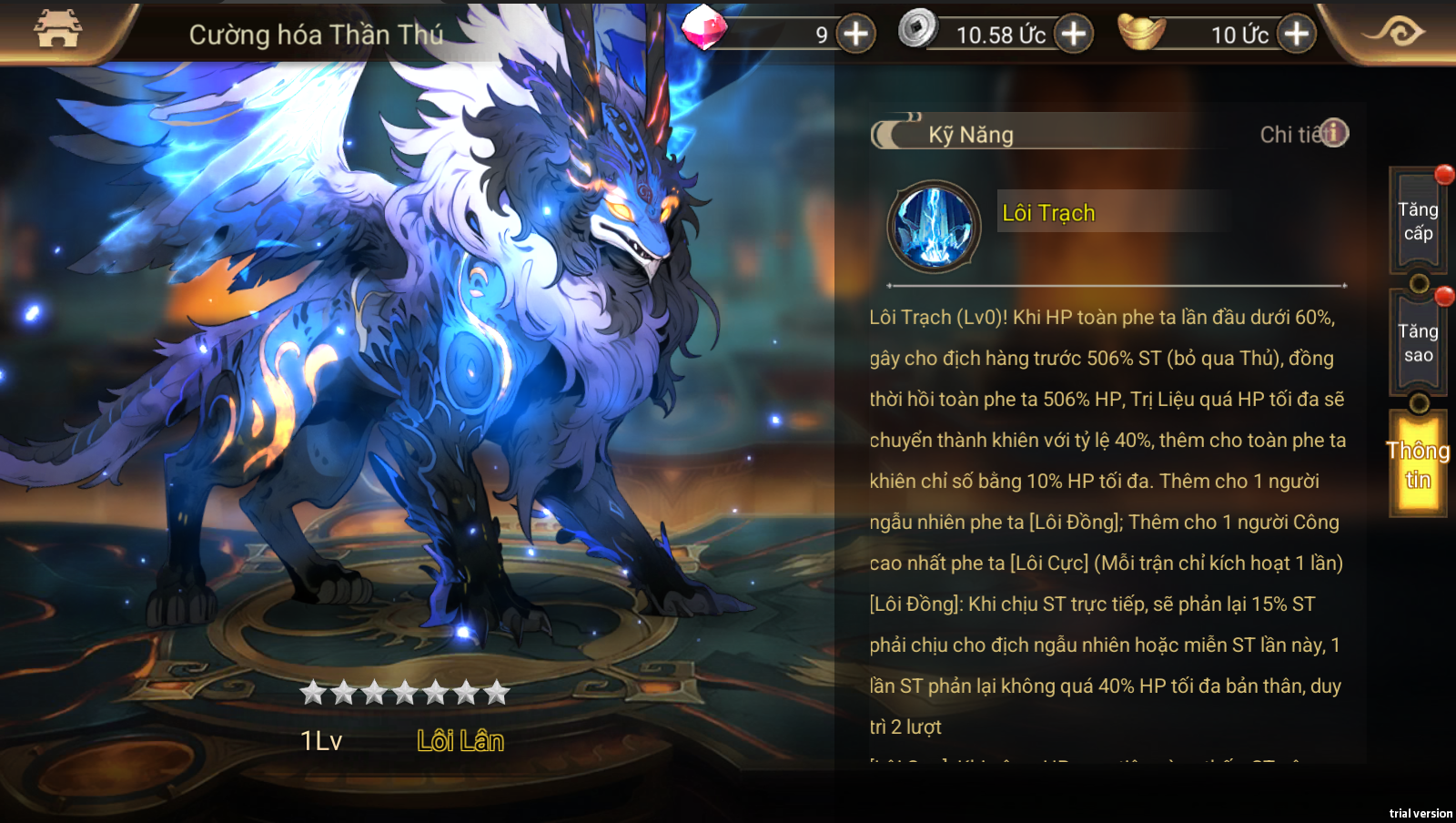Add more red gems with plus button
This screenshot has width=1456, height=823.
click(x=855, y=35)
